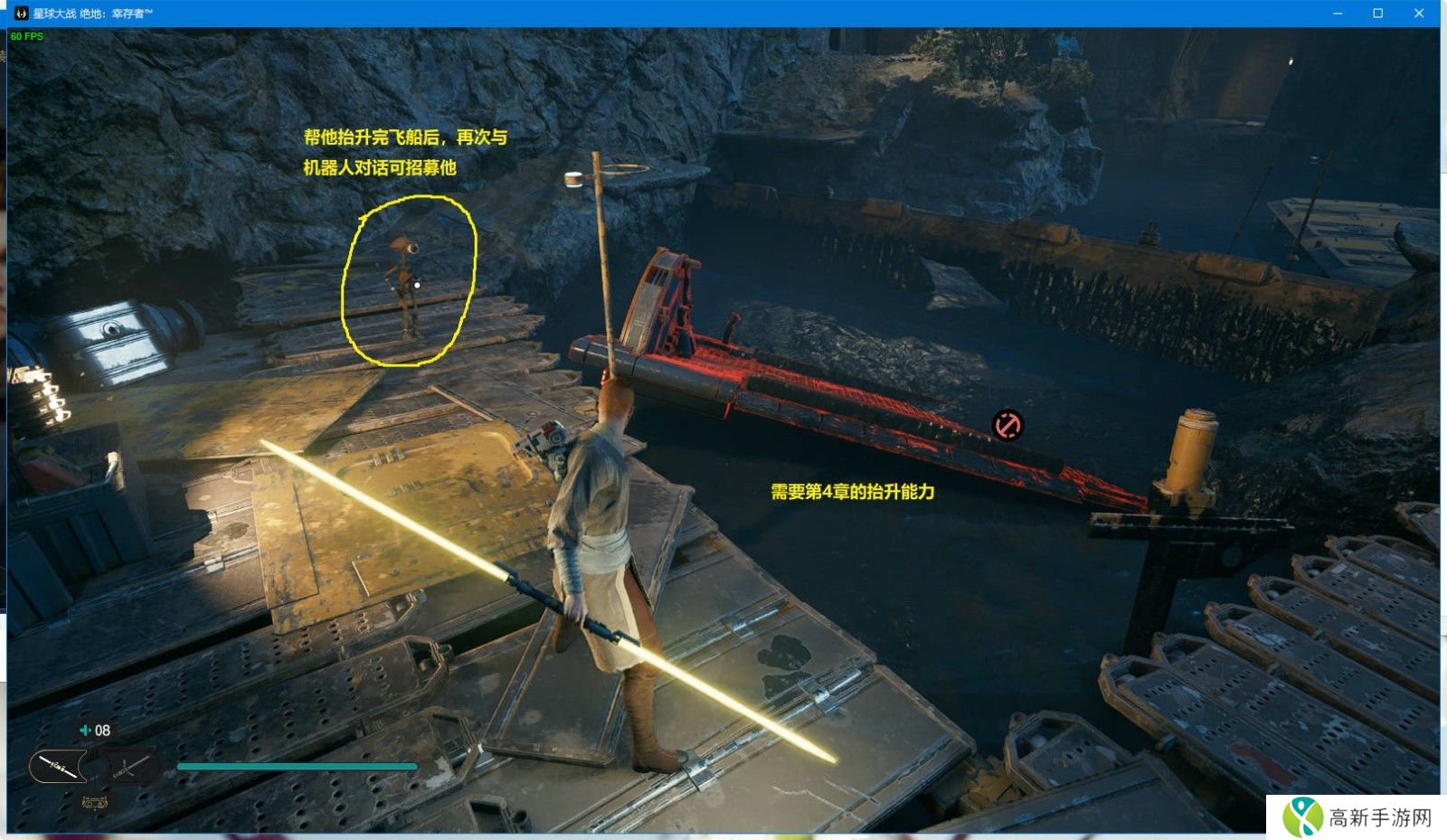The width and height of the screenshot is (1447, 840).
Task: Select the double-bladed lightsaber stance icon
Action: [58, 768]
